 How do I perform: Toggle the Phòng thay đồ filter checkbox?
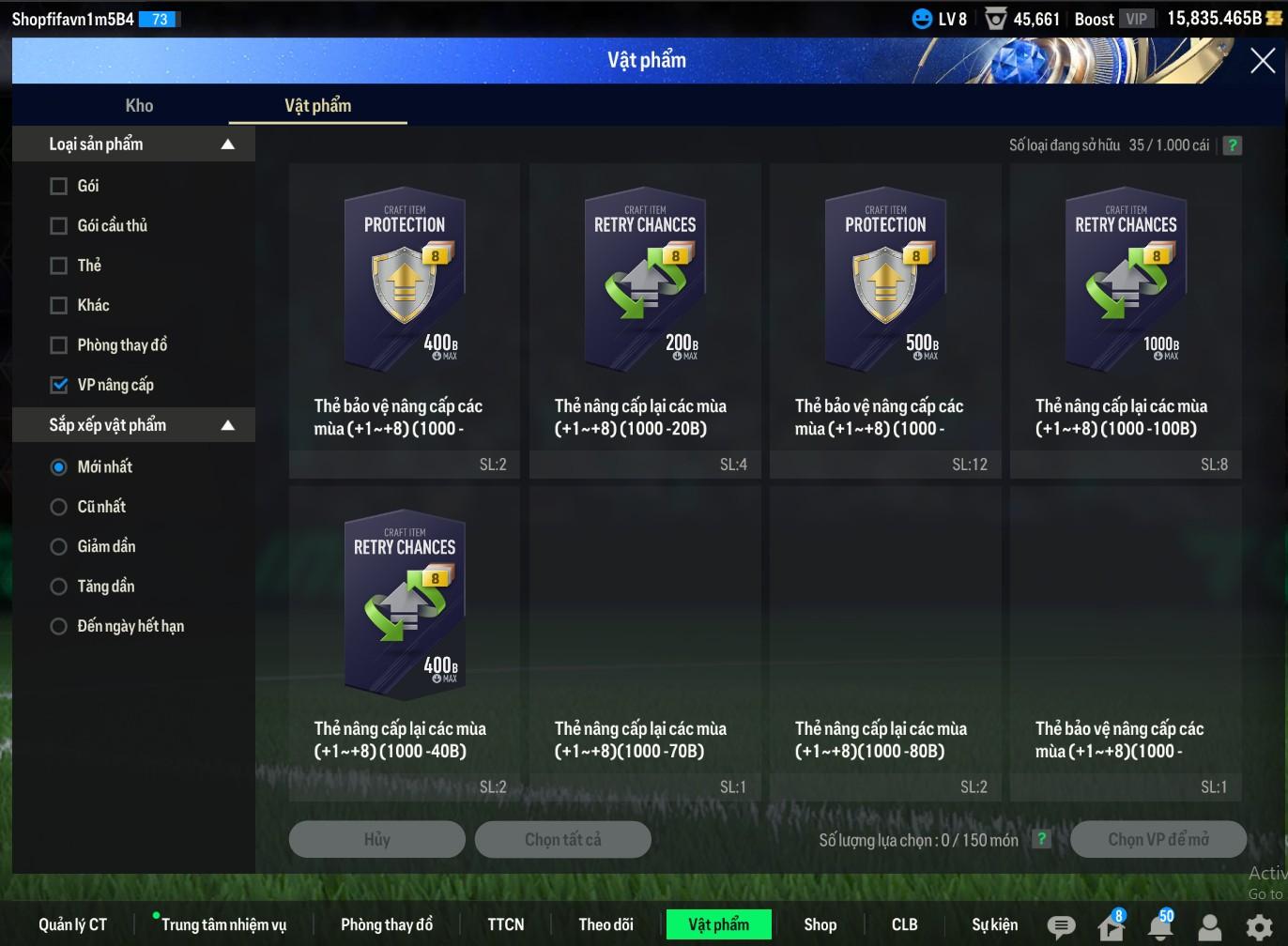pos(59,345)
